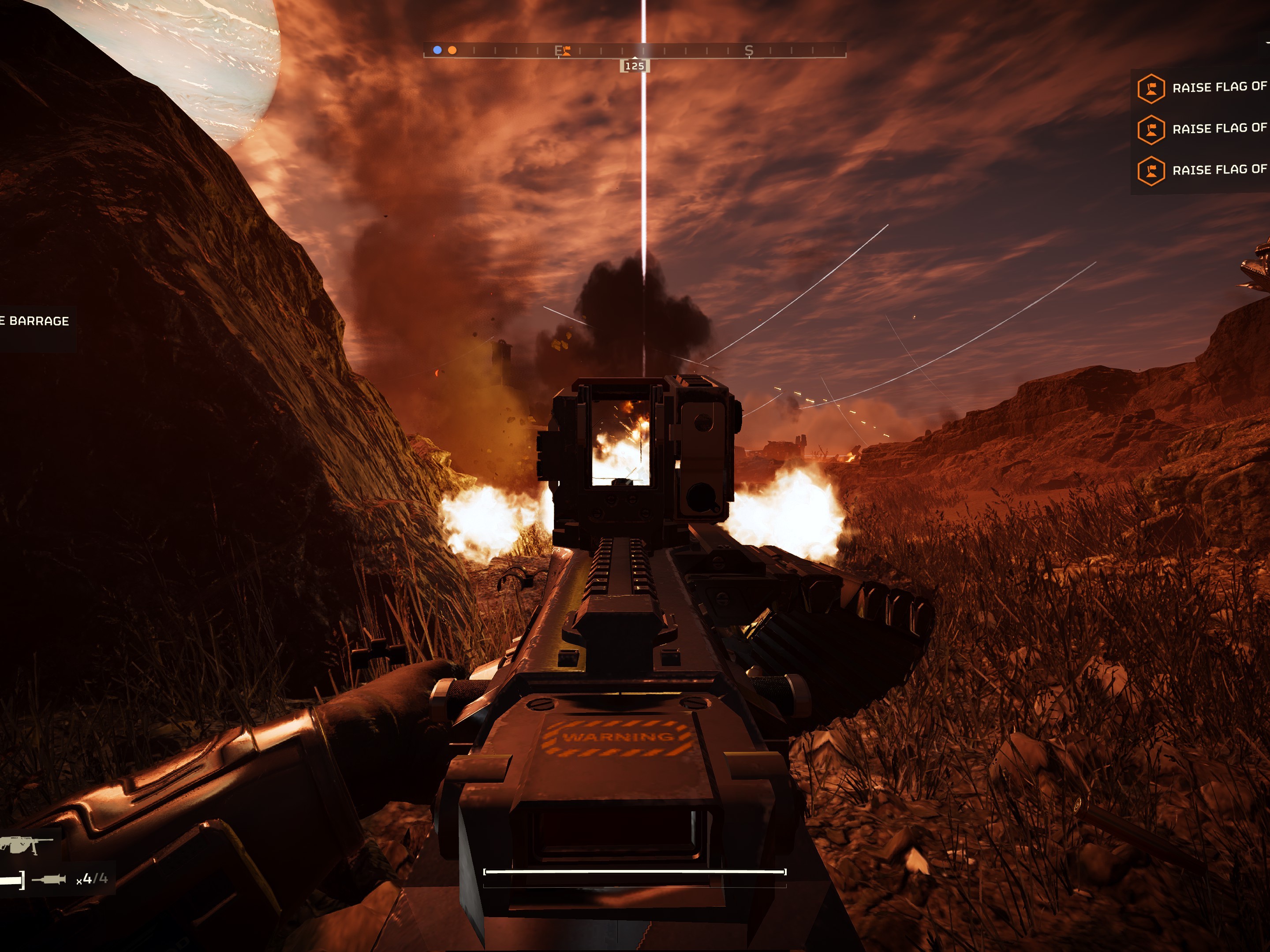Click the orange flag marker on the compass
The height and width of the screenshot is (952, 1270).
point(566,51)
